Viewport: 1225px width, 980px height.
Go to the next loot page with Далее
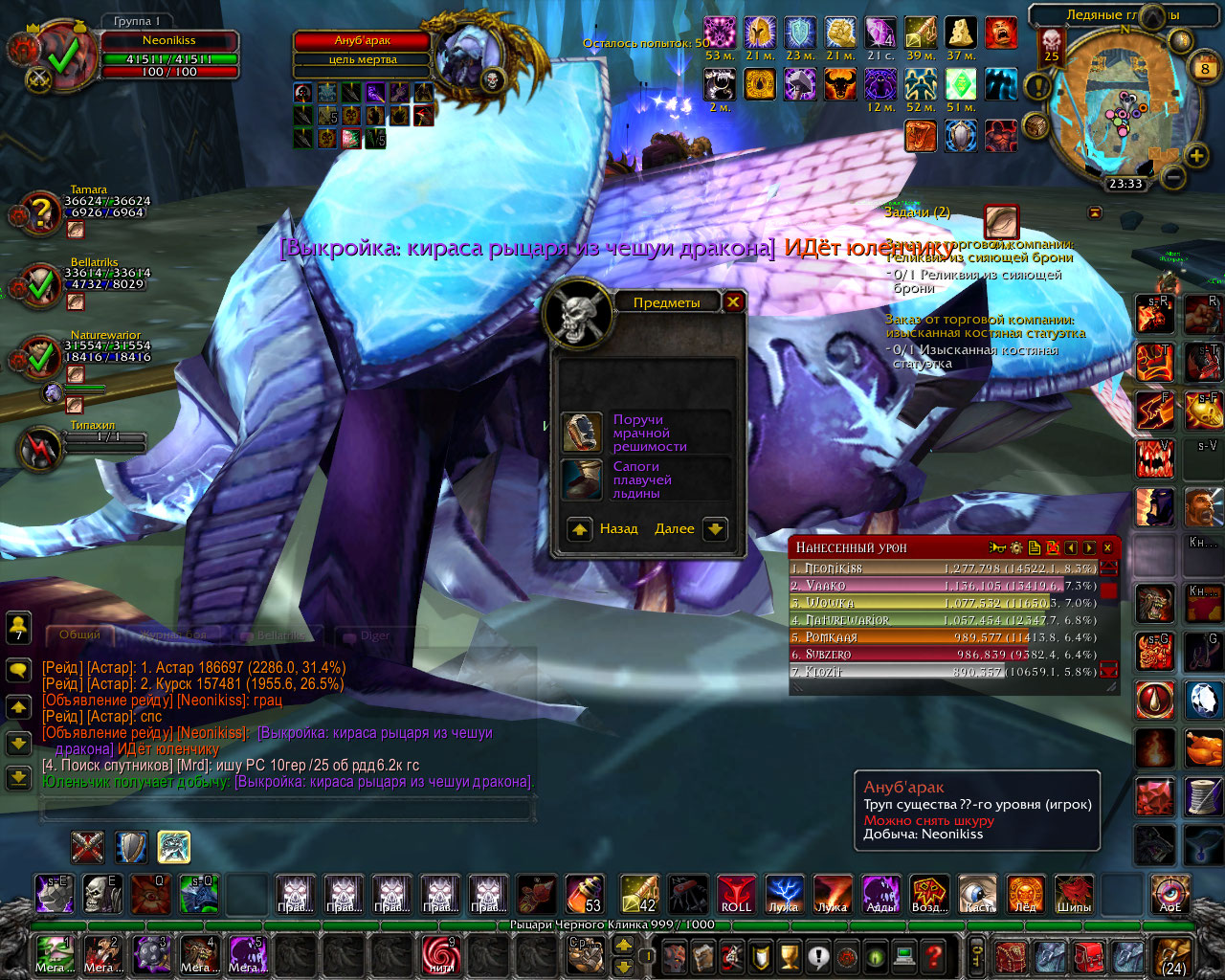[x=715, y=529]
